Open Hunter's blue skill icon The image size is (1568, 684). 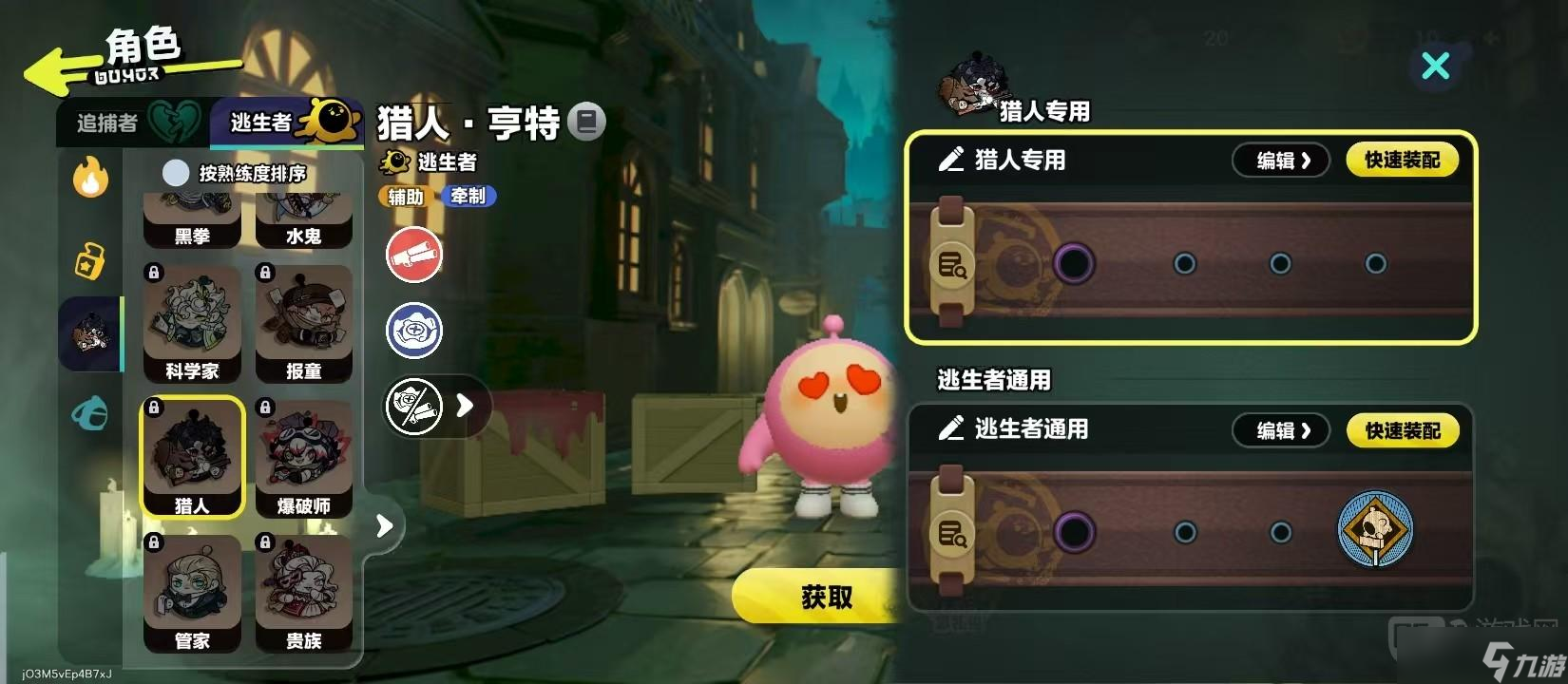click(412, 330)
